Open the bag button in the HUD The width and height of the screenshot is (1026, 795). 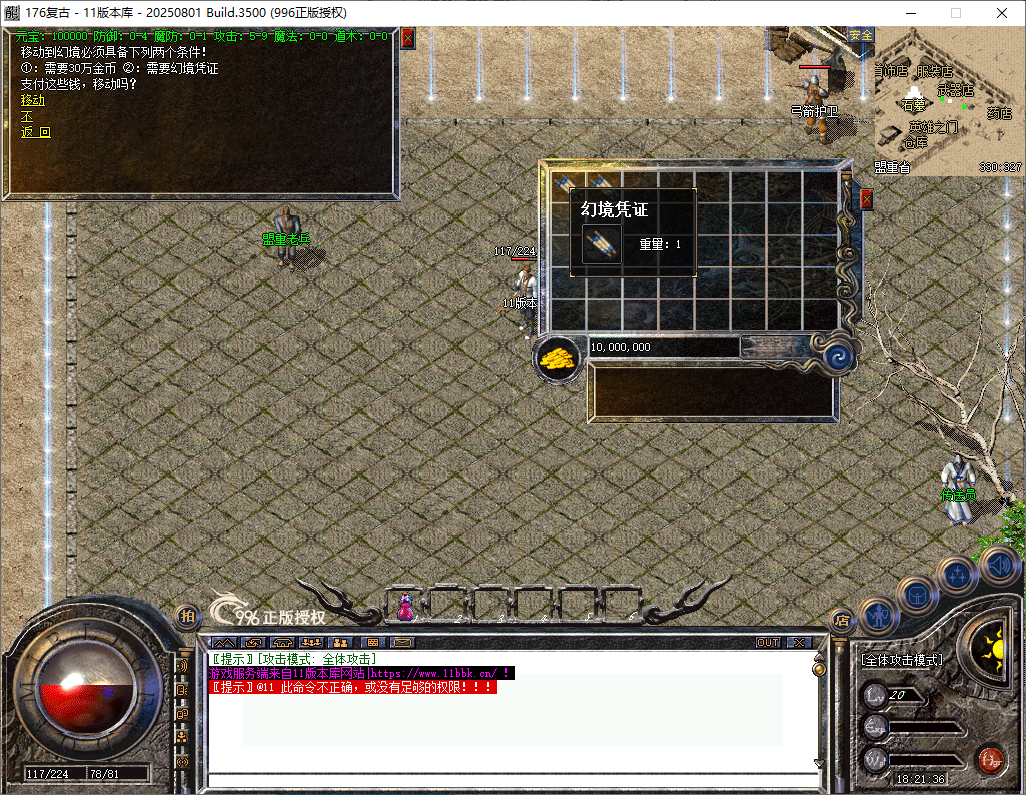tap(915, 594)
